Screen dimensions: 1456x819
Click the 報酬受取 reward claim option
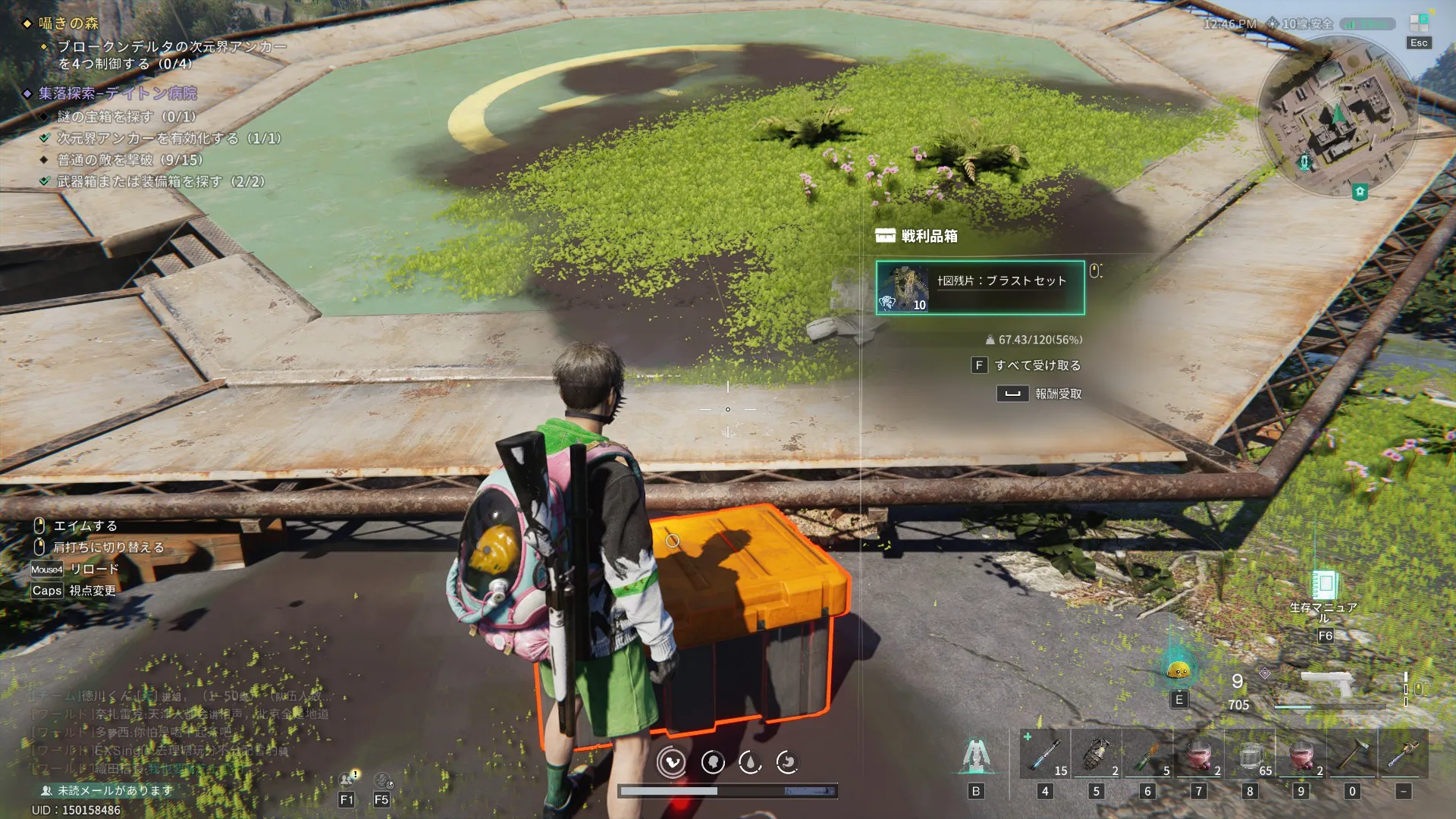tap(1040, 394)
